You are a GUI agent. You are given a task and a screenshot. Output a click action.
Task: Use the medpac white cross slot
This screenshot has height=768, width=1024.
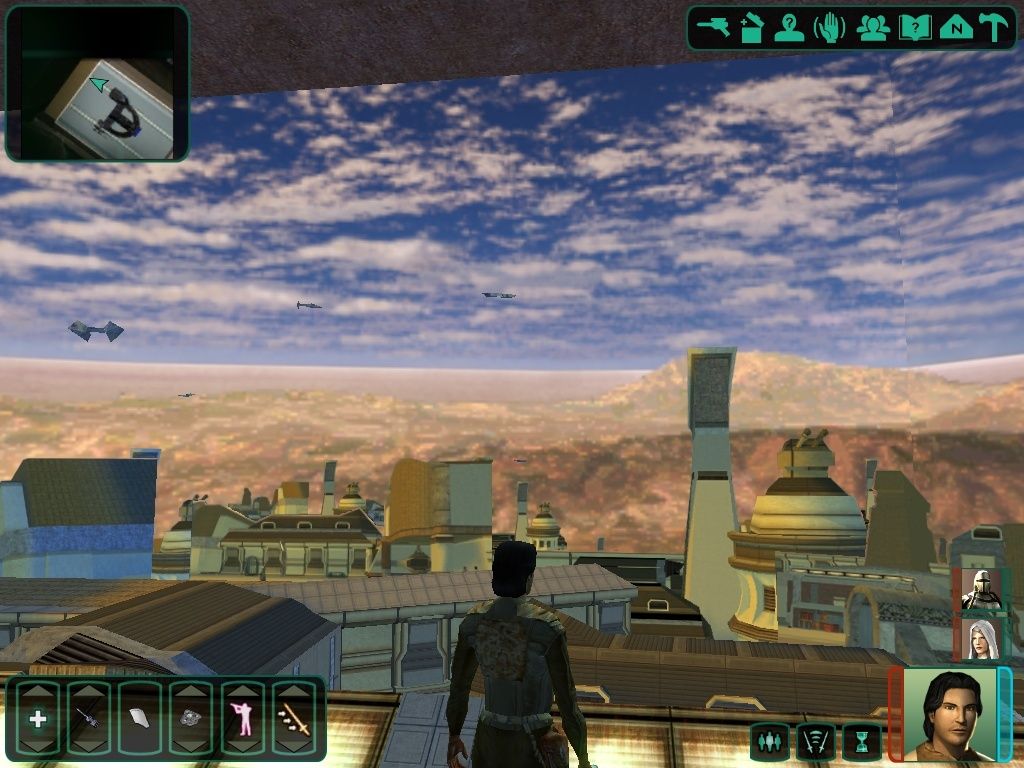click(37, 718)
